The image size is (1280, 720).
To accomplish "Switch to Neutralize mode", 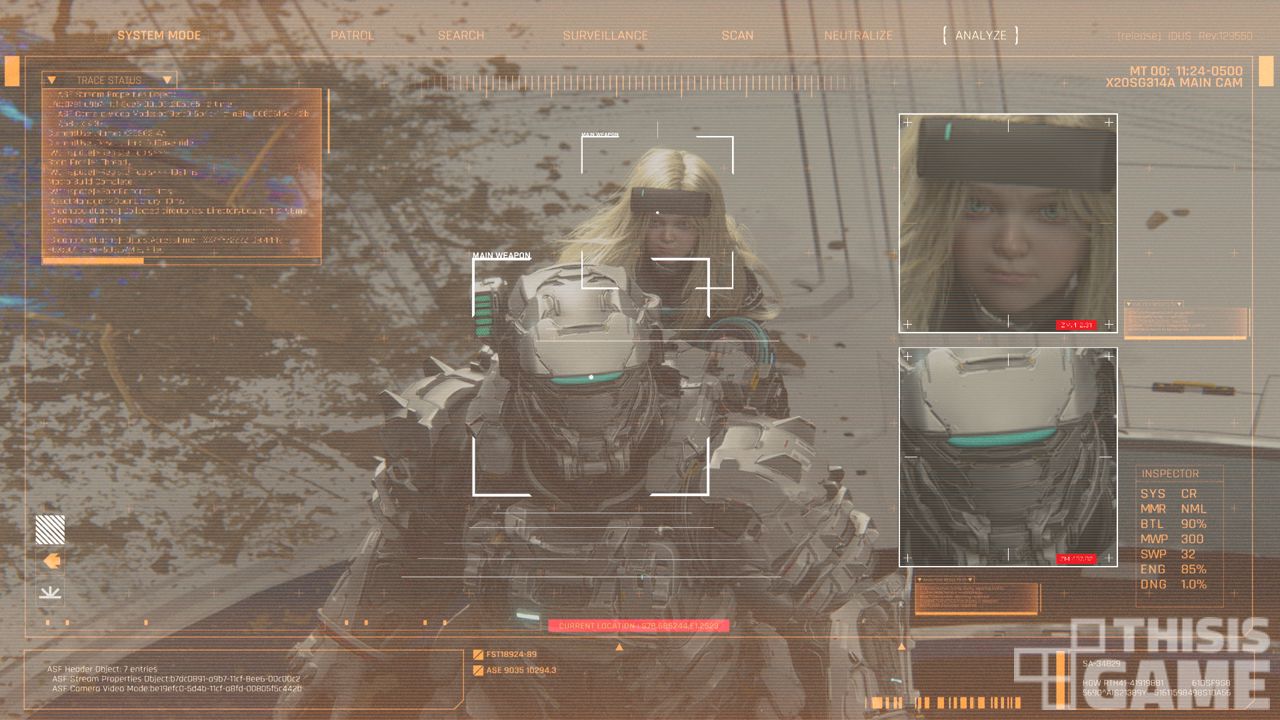I will click(858, 35).
